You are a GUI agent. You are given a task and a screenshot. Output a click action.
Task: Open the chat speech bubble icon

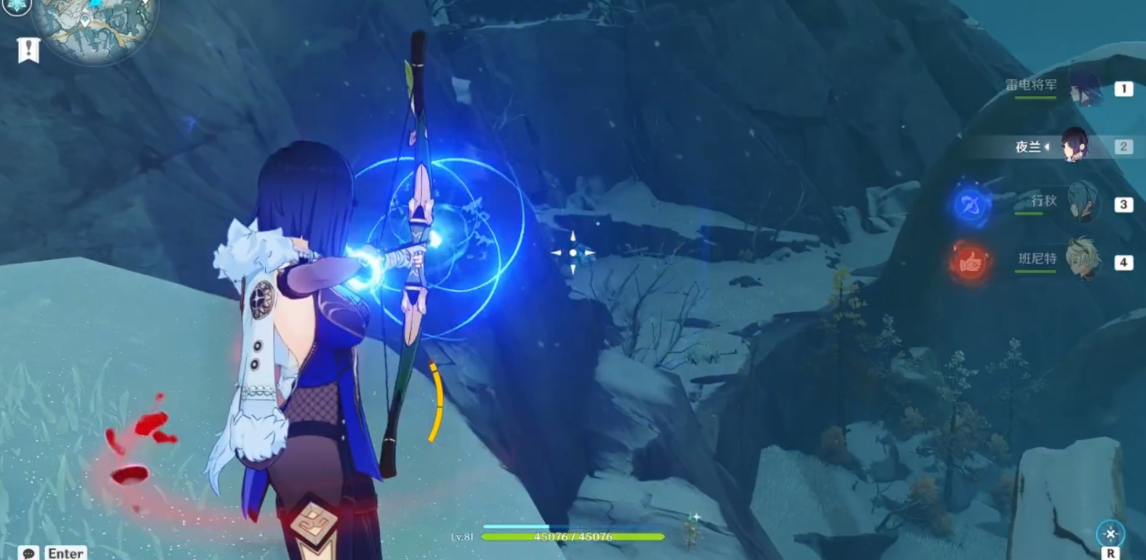(29, 552)
